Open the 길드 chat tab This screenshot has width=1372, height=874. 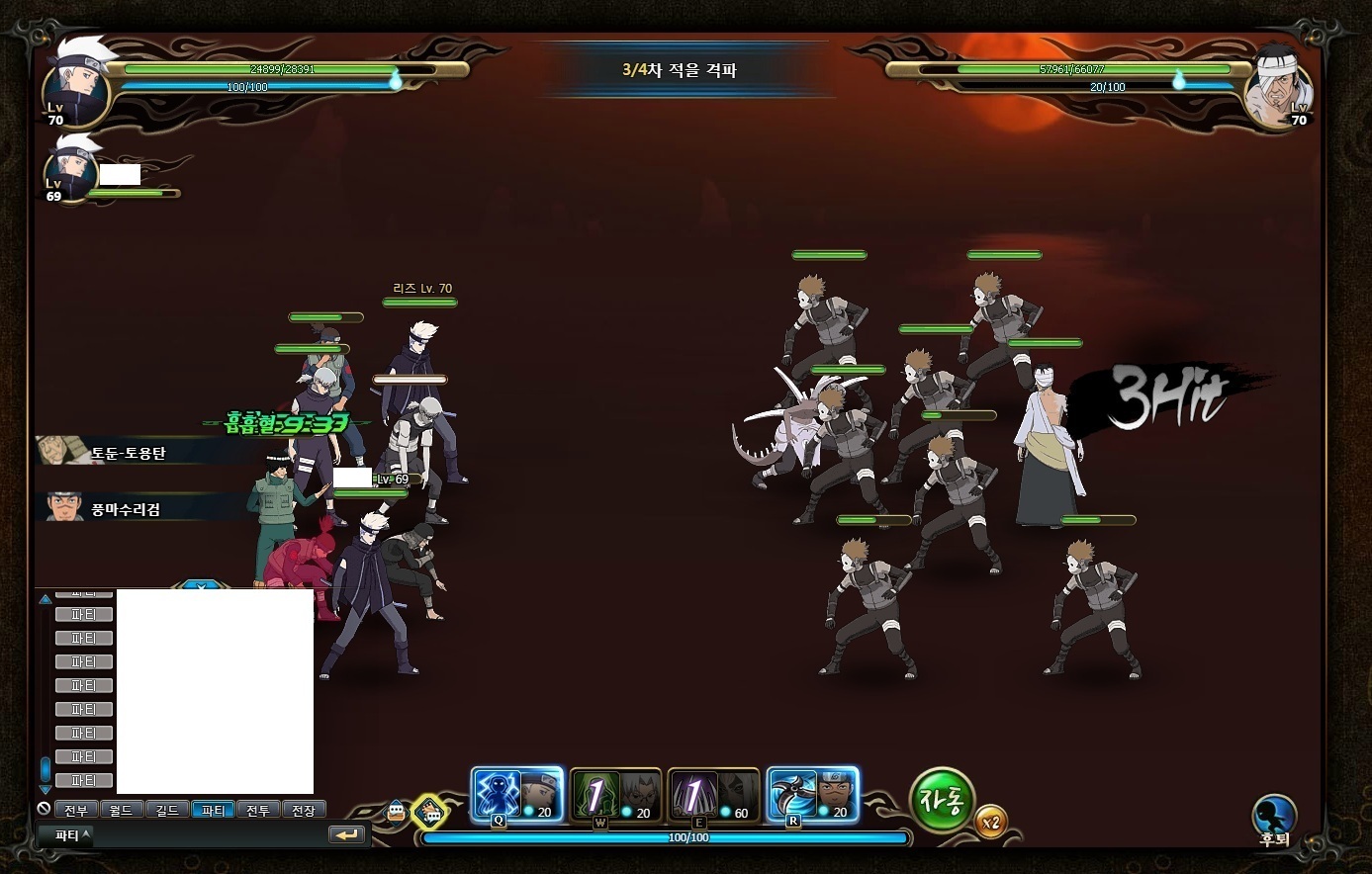click(167, 810)
